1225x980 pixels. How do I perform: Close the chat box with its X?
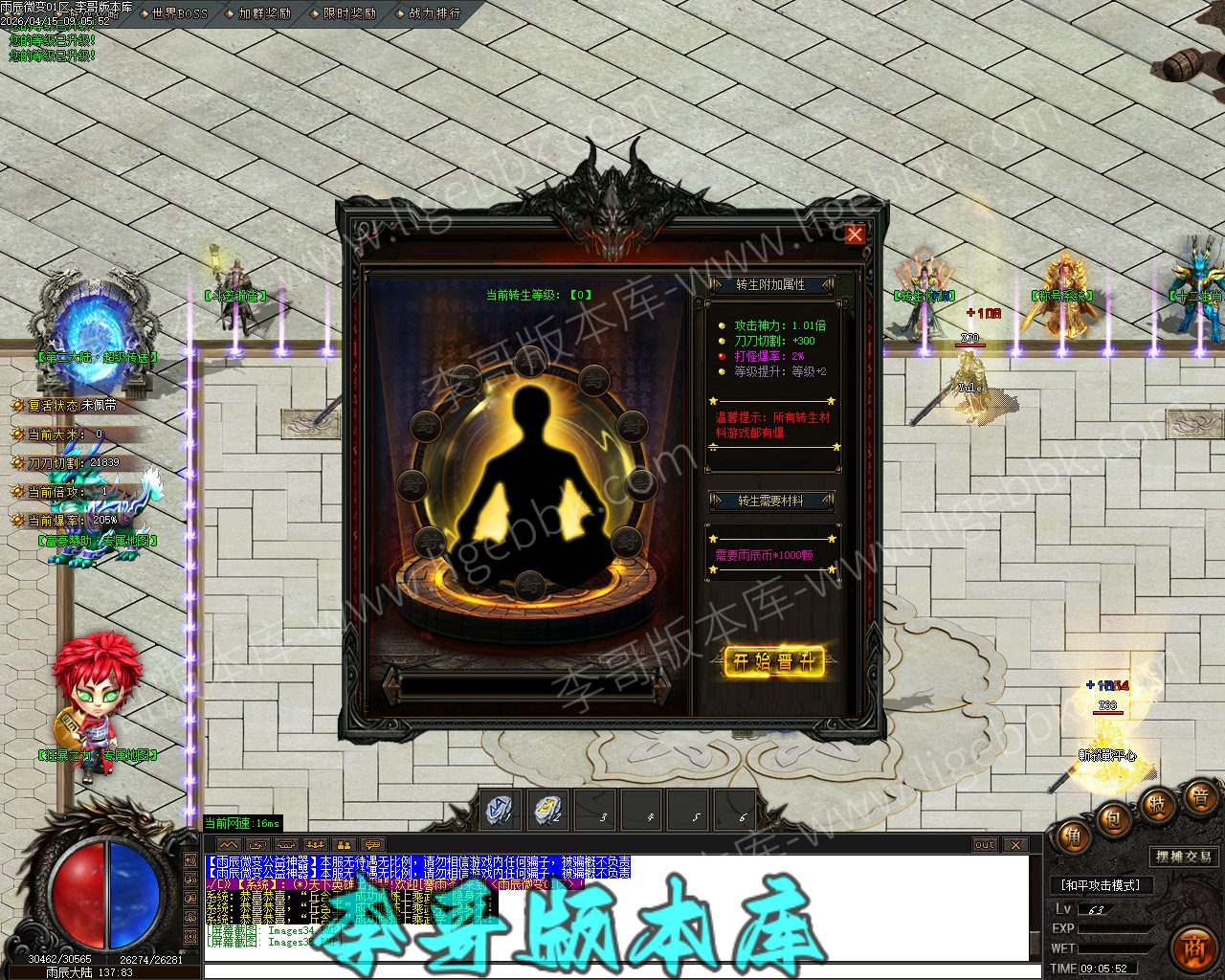click(1015, 844)
